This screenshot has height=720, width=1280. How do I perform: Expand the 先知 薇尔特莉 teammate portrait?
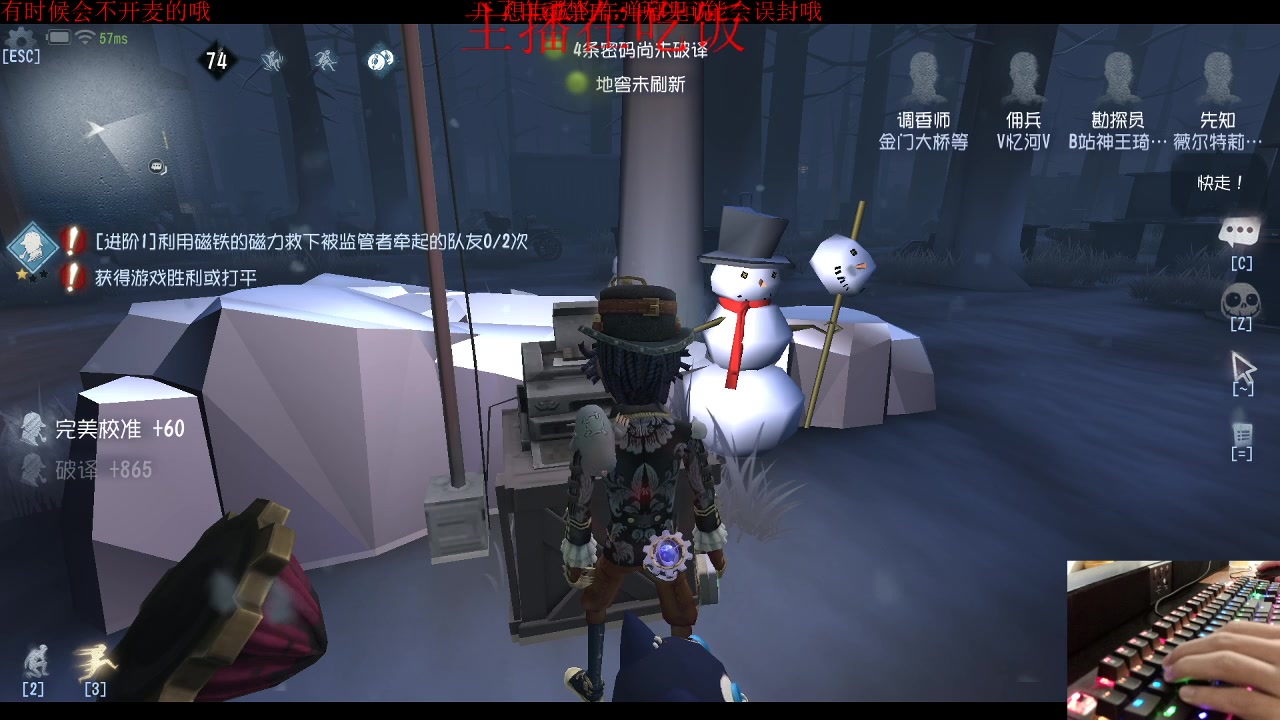click(1218, 75)
